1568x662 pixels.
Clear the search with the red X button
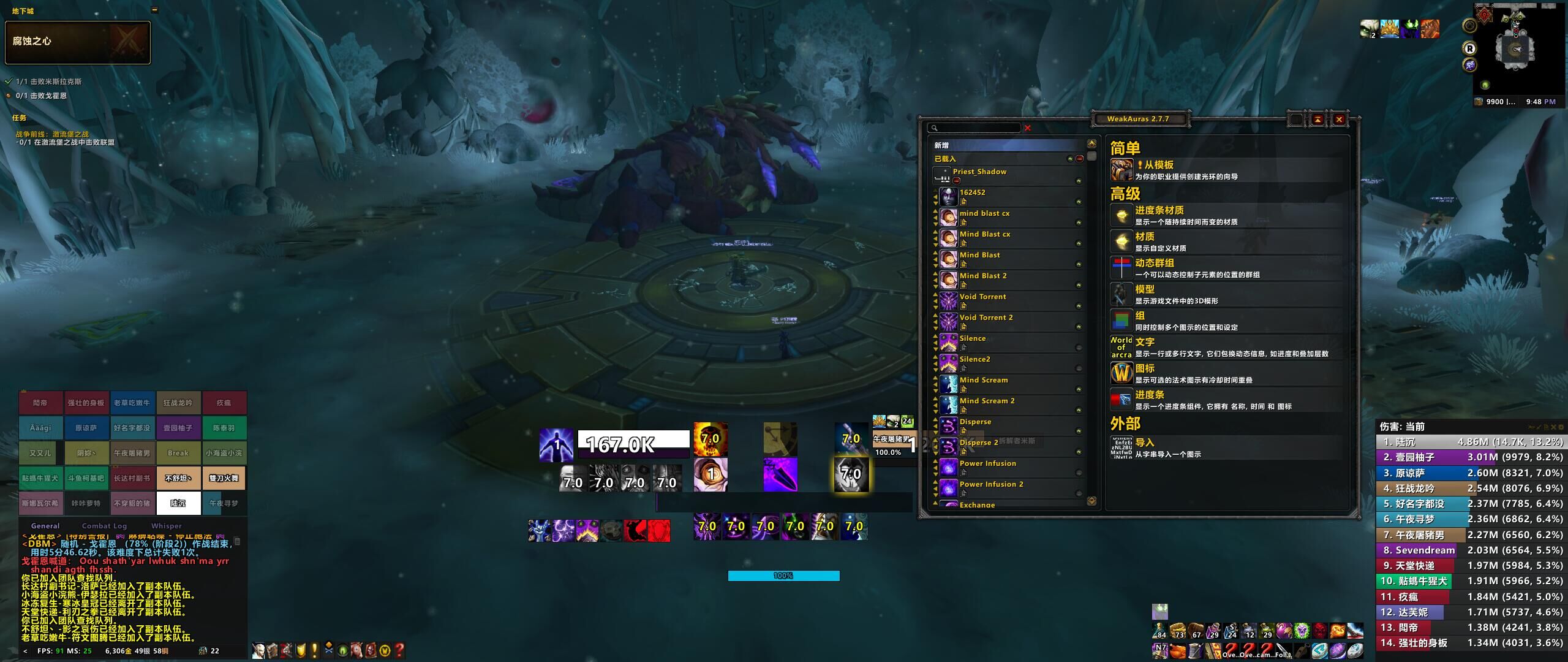1028,127
